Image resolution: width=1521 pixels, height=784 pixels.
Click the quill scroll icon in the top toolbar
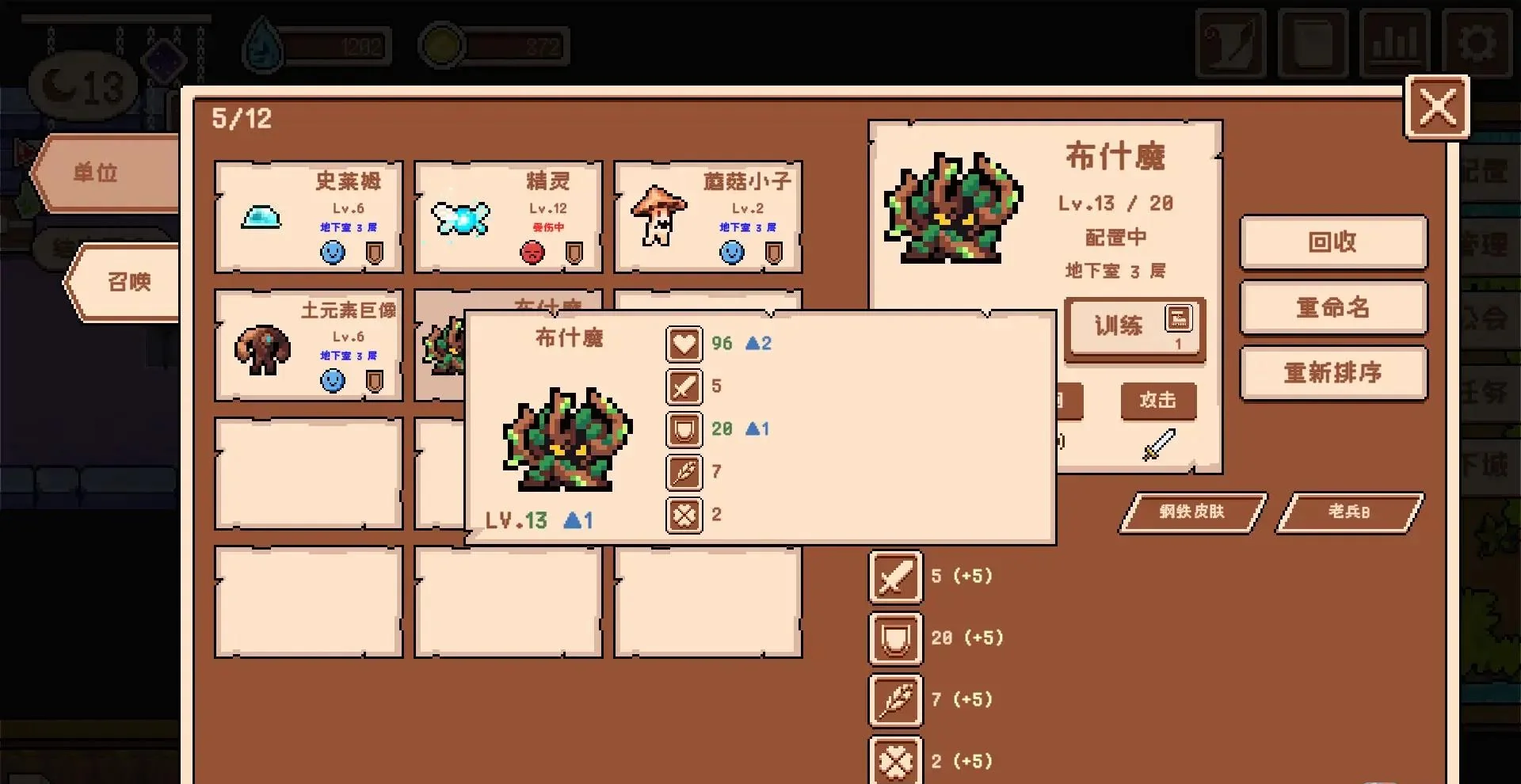1231,44
